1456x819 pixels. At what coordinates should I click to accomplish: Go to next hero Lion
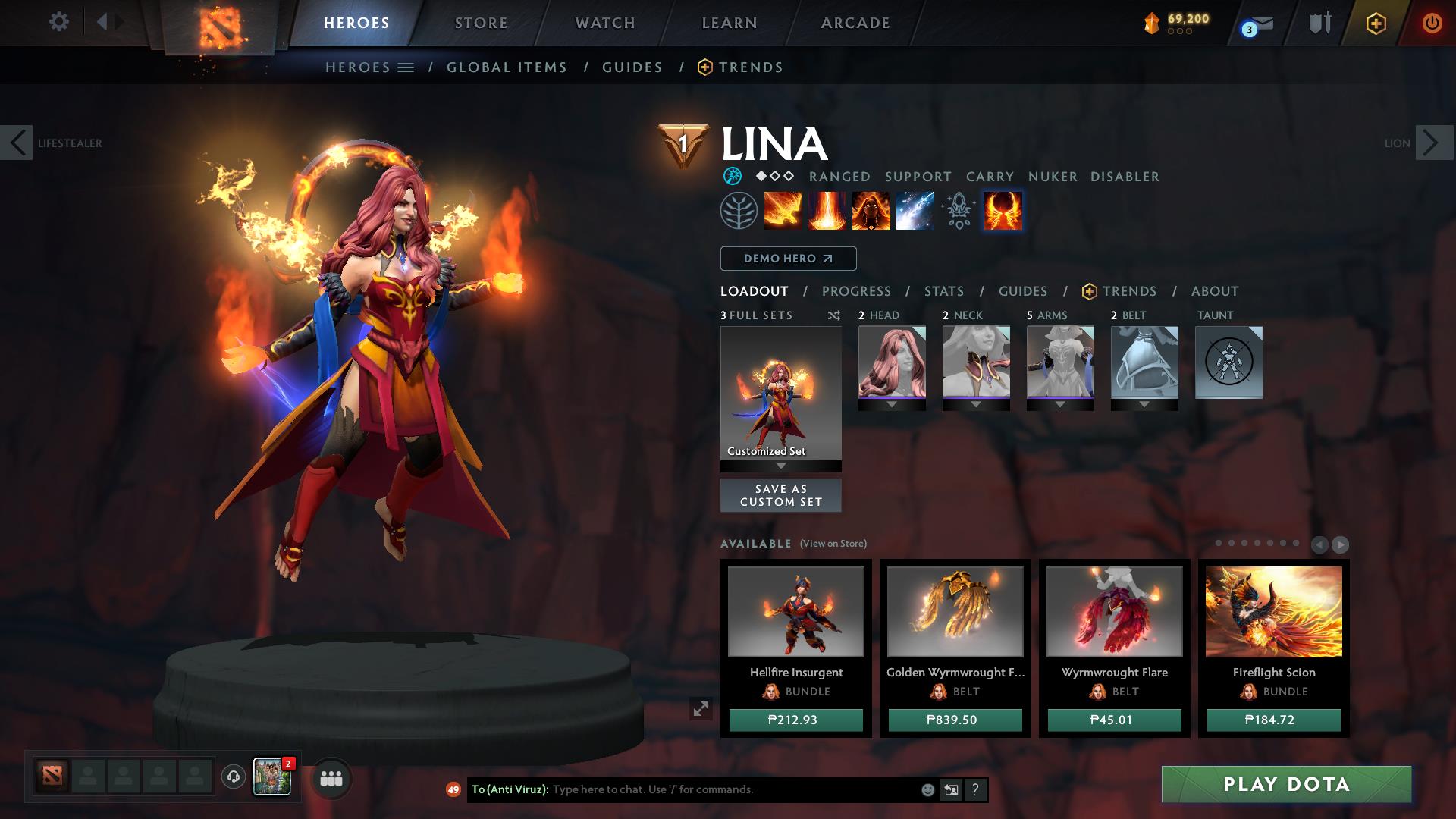coord(1433,143)
